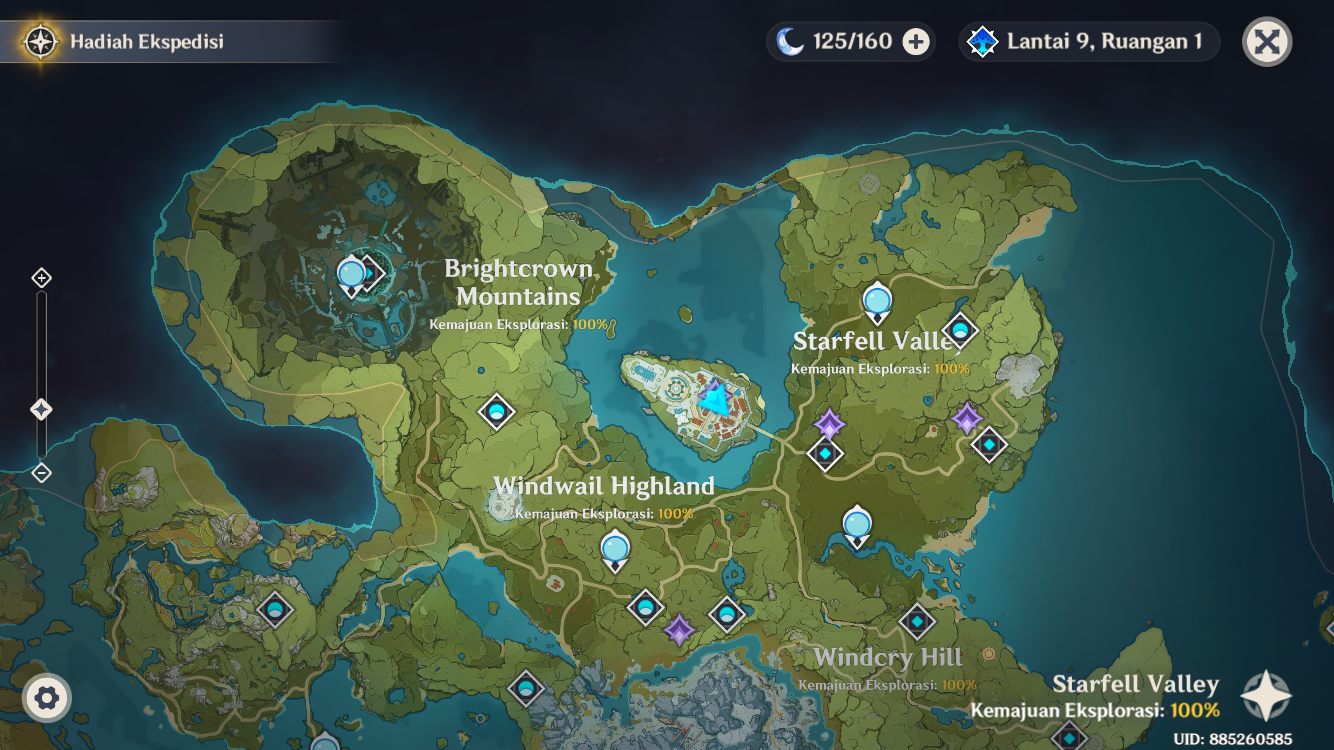Select the player location marker in Mondstadt city
The height and width of the screenshot is (750, 1334).
(715, 399)
